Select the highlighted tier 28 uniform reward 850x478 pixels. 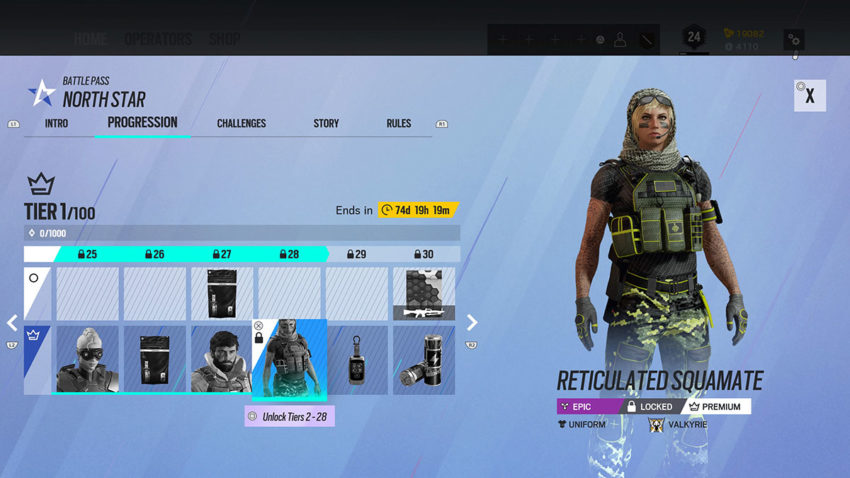tap(289, 359)
